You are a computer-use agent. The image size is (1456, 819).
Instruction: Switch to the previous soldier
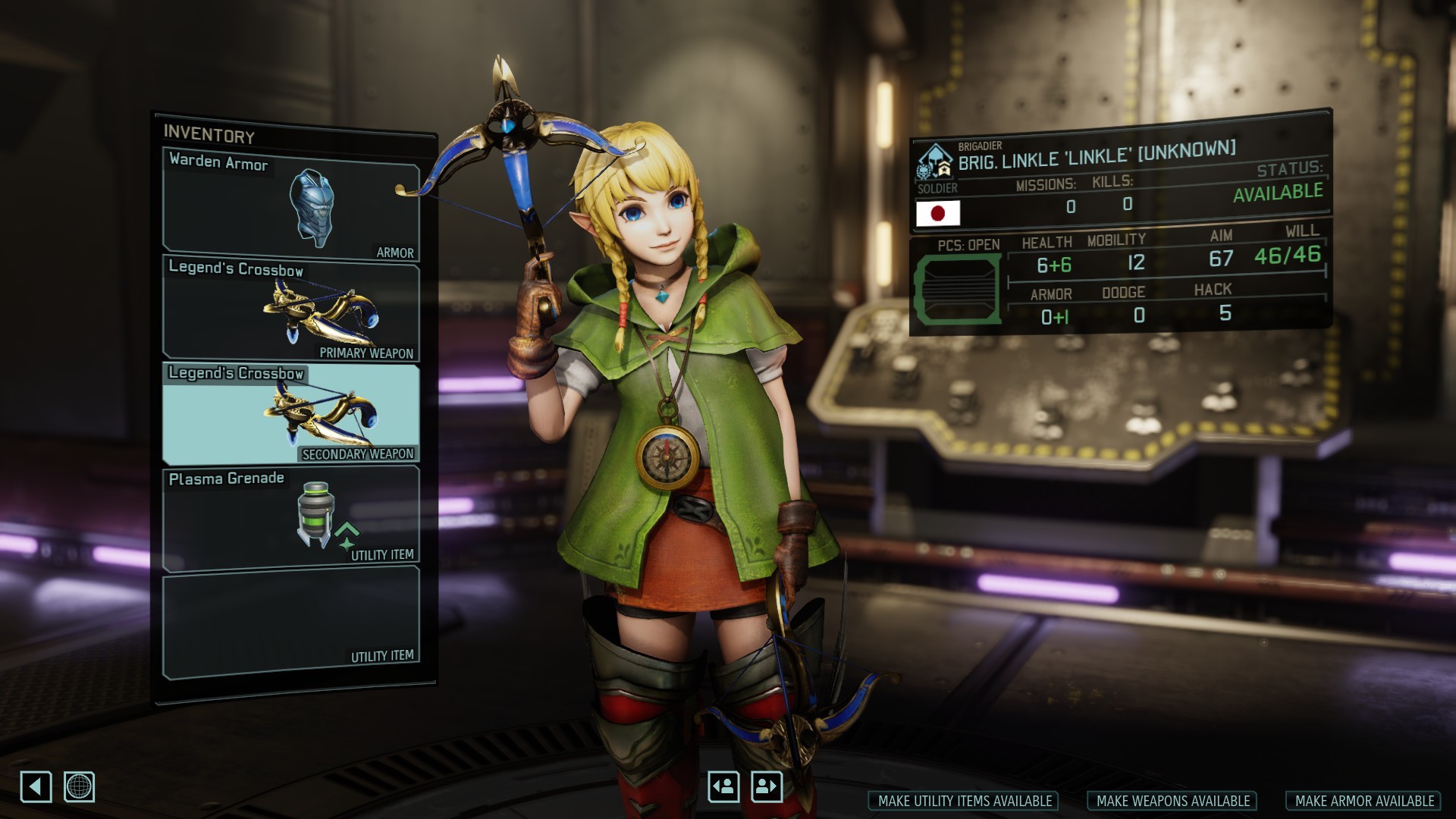click(723, 786)
